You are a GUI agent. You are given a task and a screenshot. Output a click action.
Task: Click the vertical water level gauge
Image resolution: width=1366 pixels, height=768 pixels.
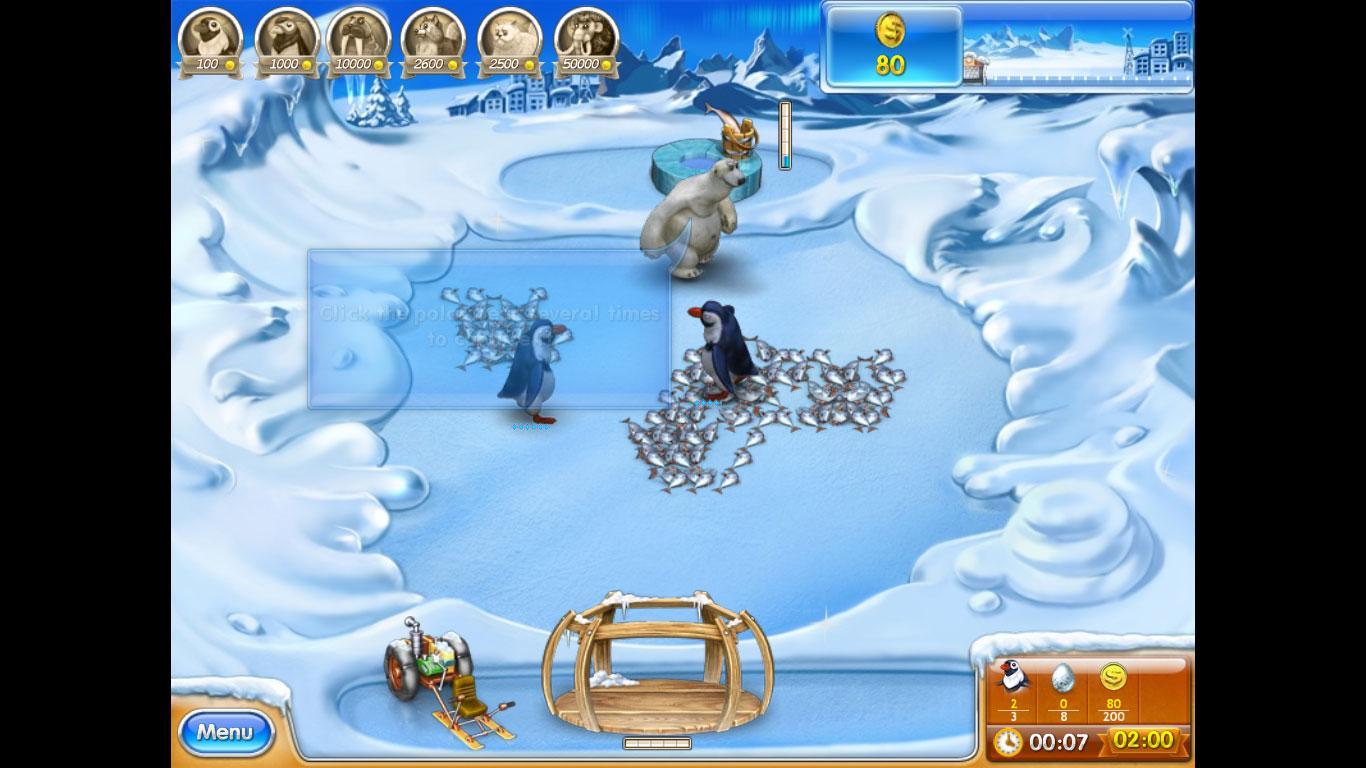tap(786, 135)
